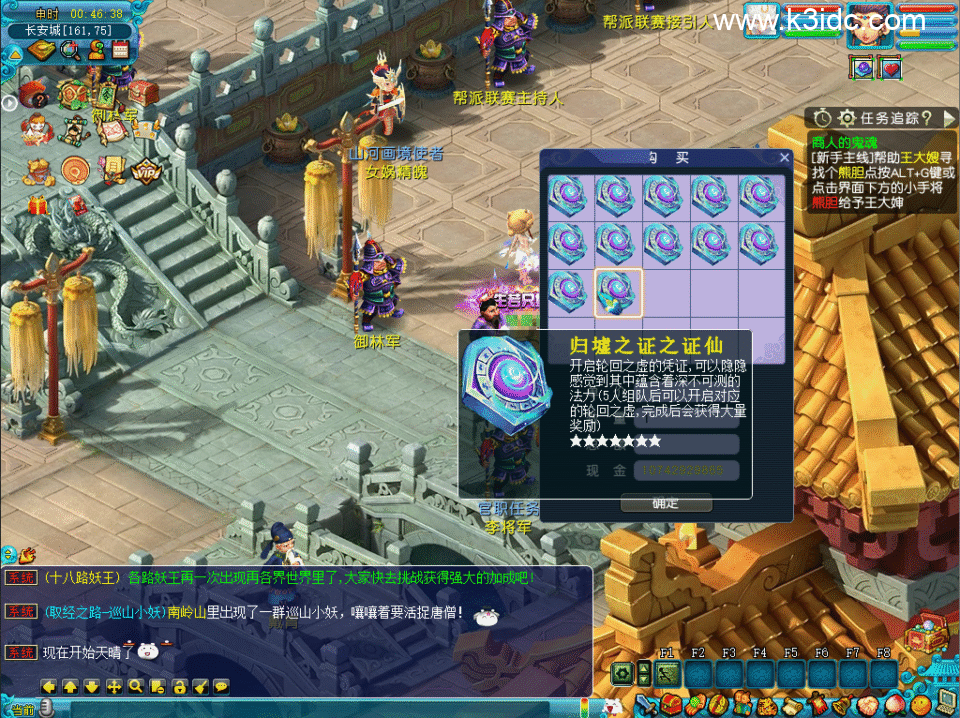The height and width of the screenshot is (718, 960).
Task: Activate the F1 hotbar skill
Action: pos(668,674)
